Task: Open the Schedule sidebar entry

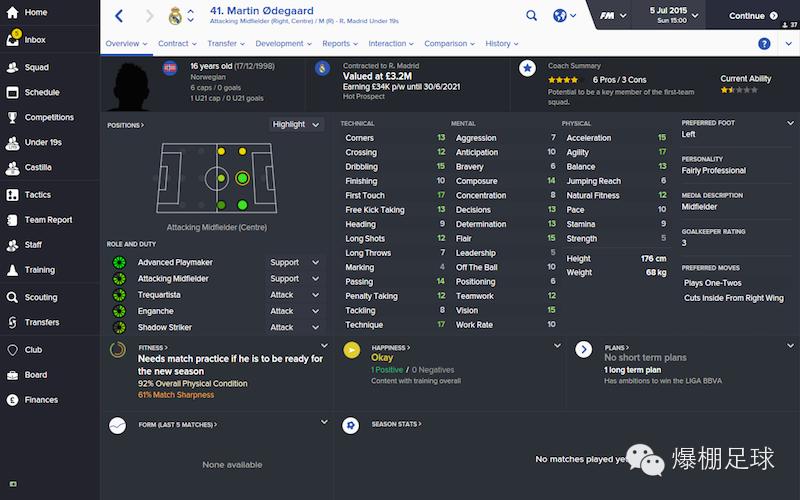Action: [x=41, y=92]
